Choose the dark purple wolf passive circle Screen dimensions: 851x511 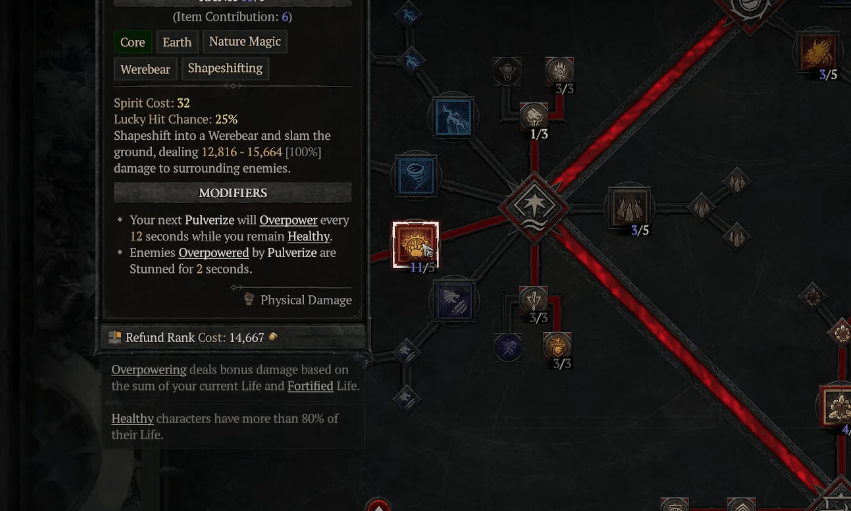pyautogui.click(x=508, y=347)
